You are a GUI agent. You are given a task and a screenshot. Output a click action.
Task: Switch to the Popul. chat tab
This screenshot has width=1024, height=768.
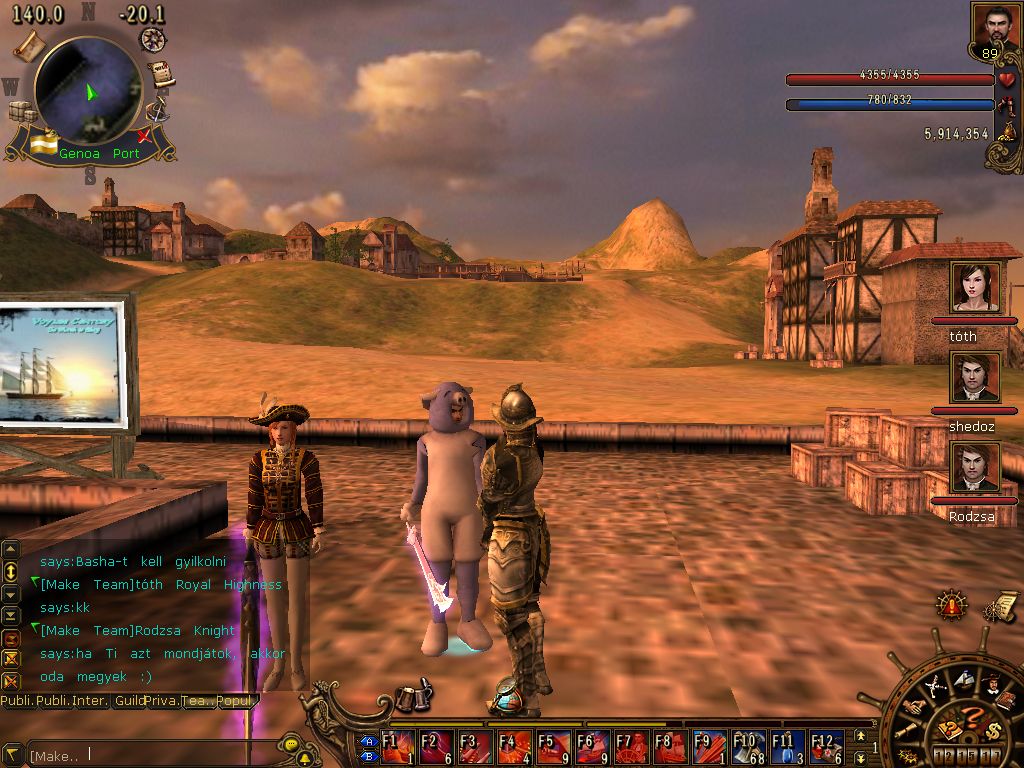(237, 701)
